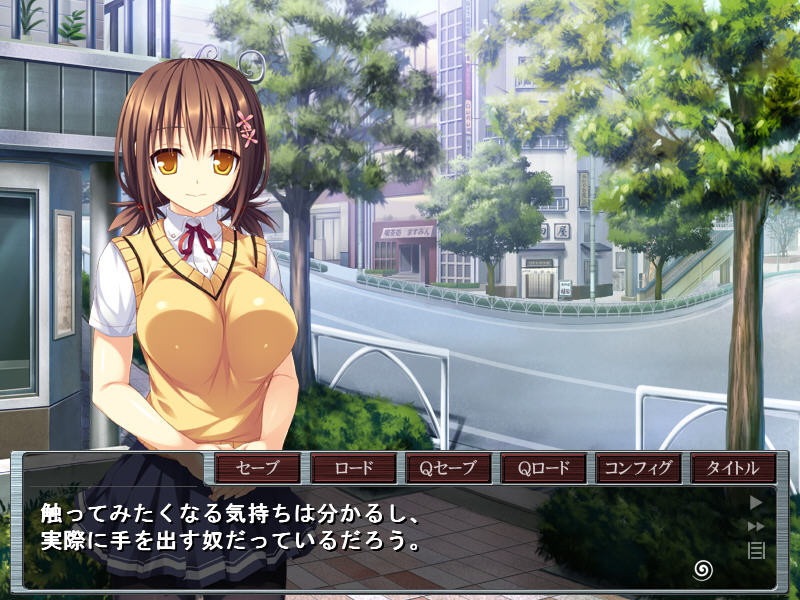Image resolution: width=800 pixels, height=600 pixels.
Task: Open the セーブ (Save) menu
Action: (258, 468)
